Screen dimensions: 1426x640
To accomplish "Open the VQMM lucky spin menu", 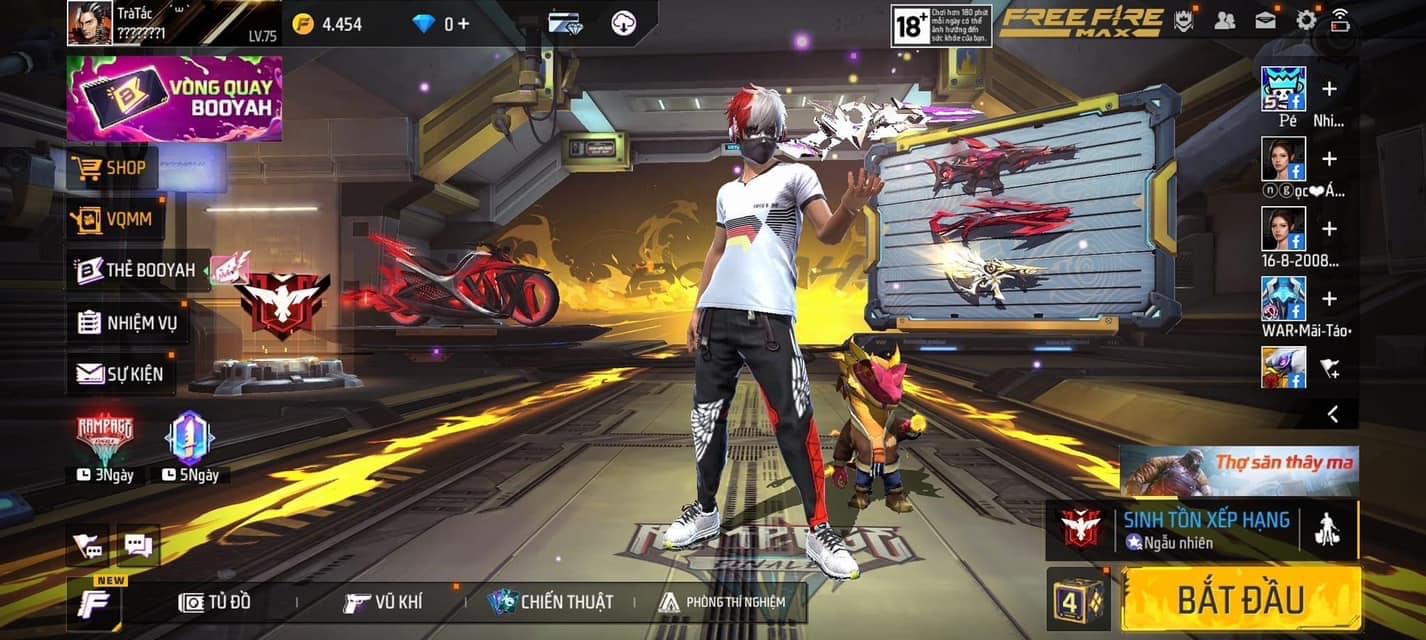I will (x=114, y=219).
